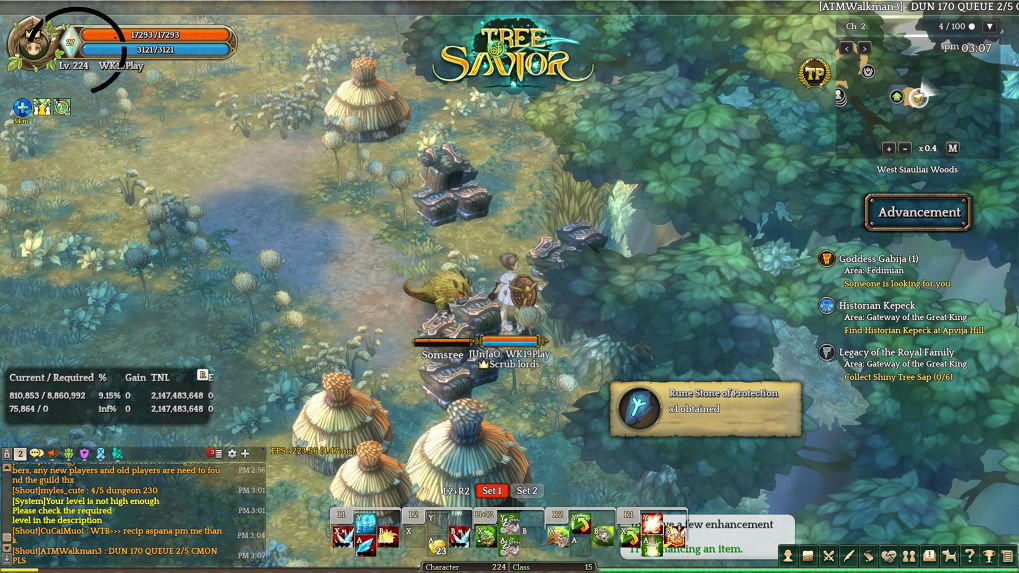Open the TP shop medal icon

(x=814, y=72)
